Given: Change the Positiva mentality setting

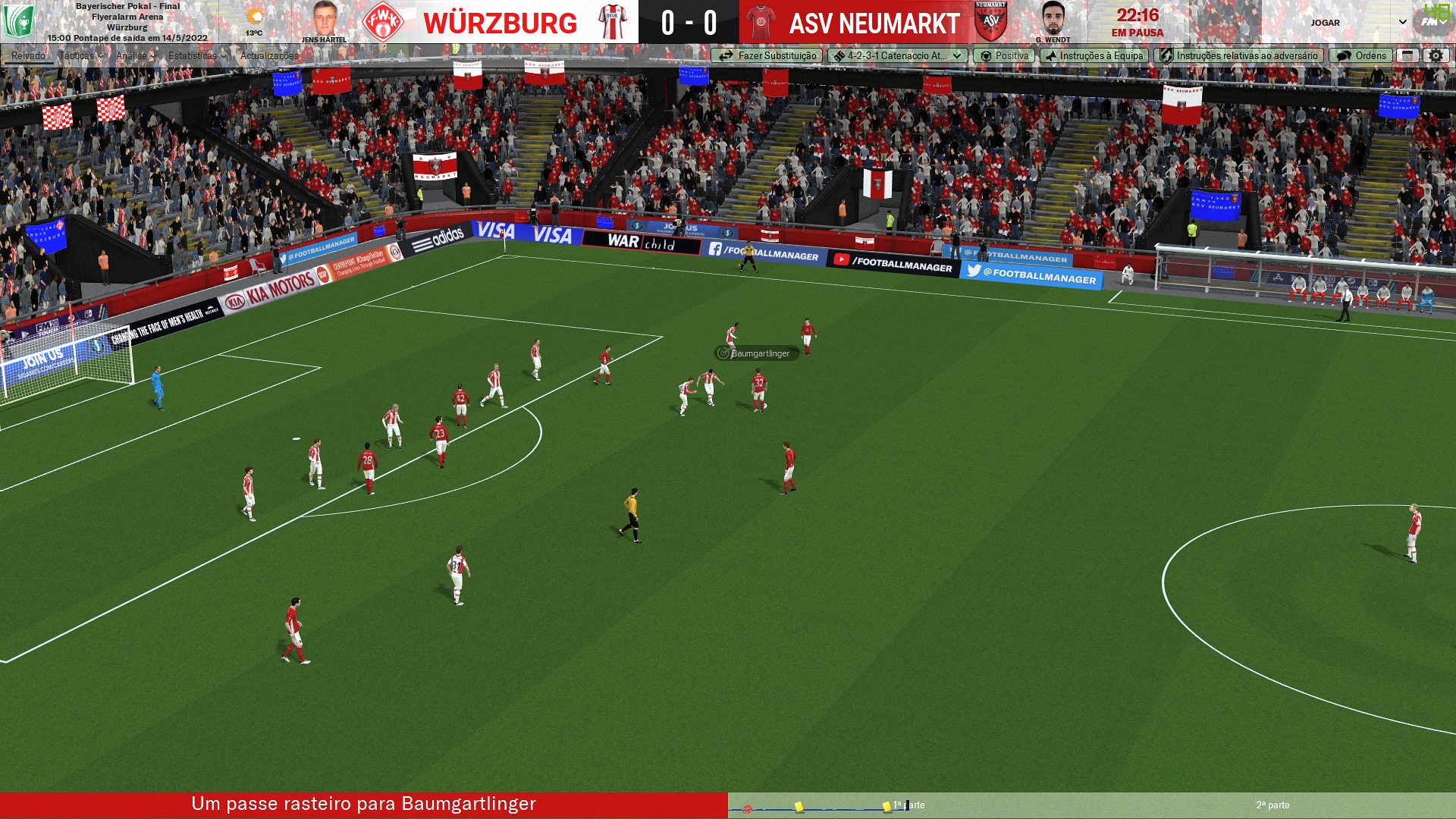Looking at the screenshot, I should coord(1004,55).
